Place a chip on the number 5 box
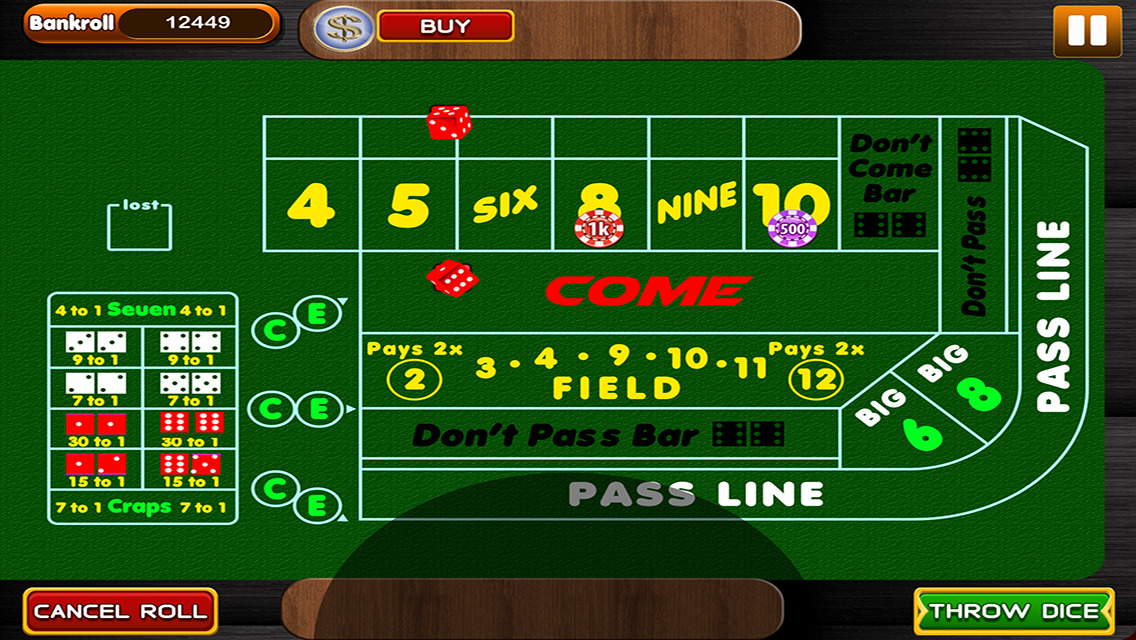Viewport: 1136px width, 640px height. [x=408, y=205]
